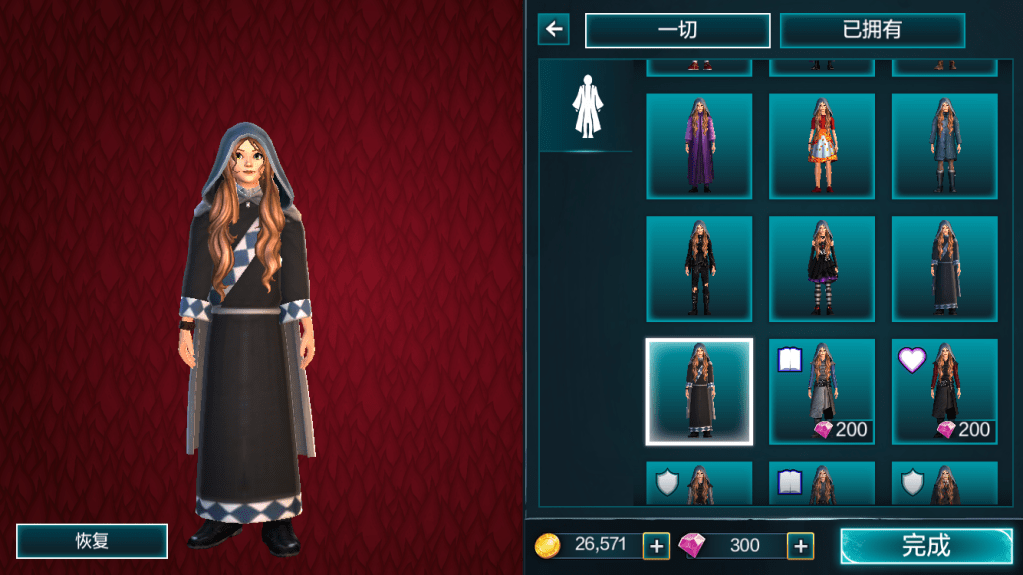Viewport: 1023px width, 575px height.
Task: Click the 恢复 restore button
Action: coord(92,541)
